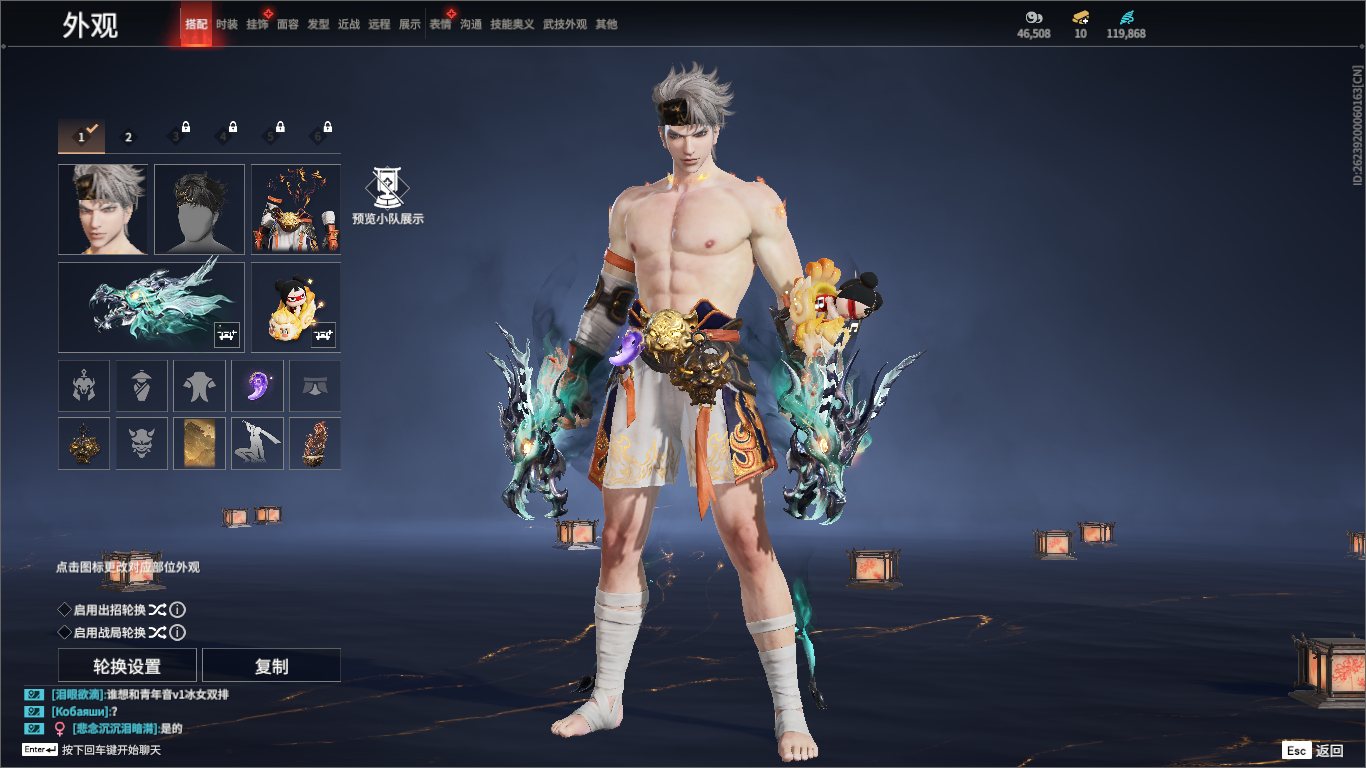
Task: Open the 挂饰 tab
Action: [257, 24]
